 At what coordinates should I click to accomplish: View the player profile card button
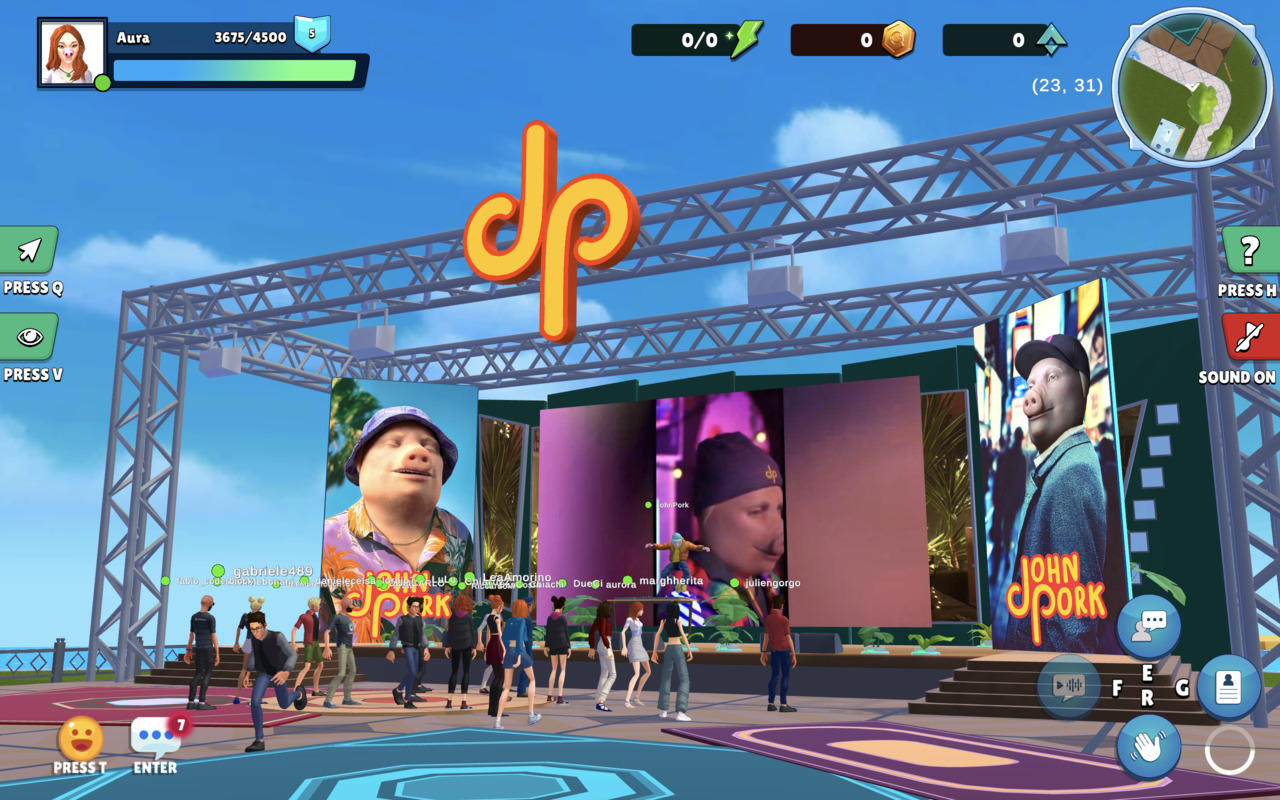pos(1228,687)
